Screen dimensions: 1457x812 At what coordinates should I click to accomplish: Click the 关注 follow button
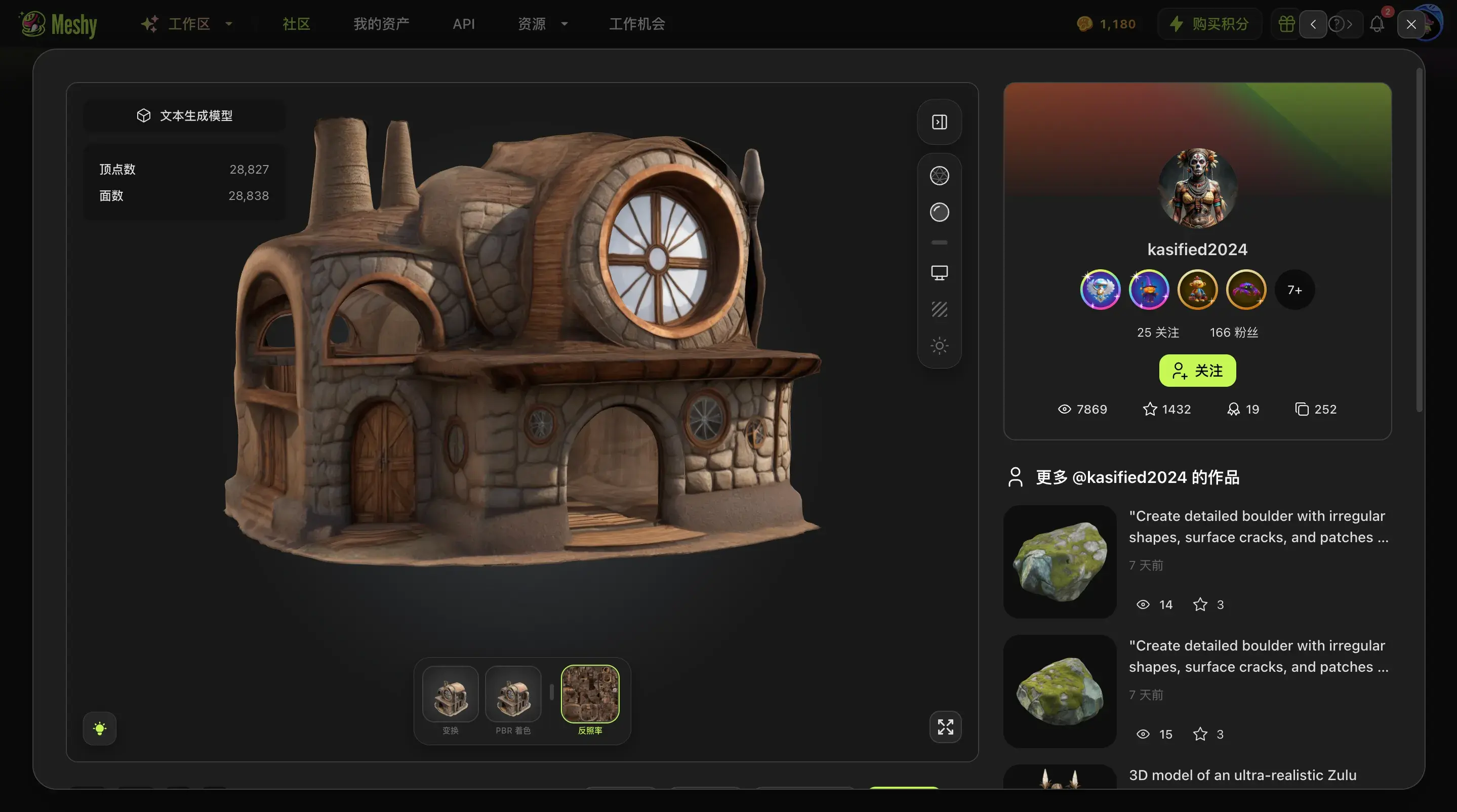pos(1197,371)
